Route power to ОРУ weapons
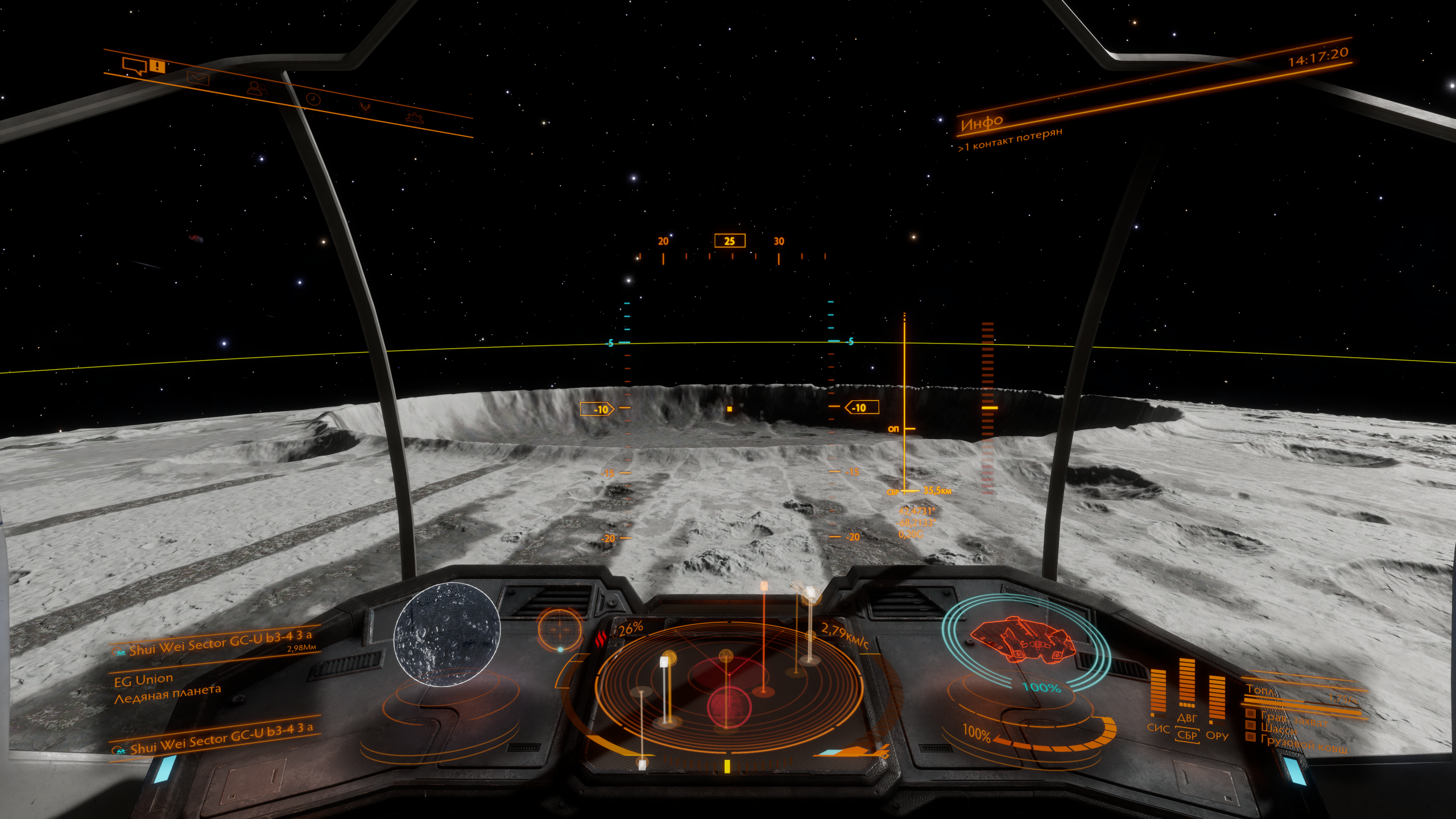The image size is (1456, 819). tap(1217, 735)
